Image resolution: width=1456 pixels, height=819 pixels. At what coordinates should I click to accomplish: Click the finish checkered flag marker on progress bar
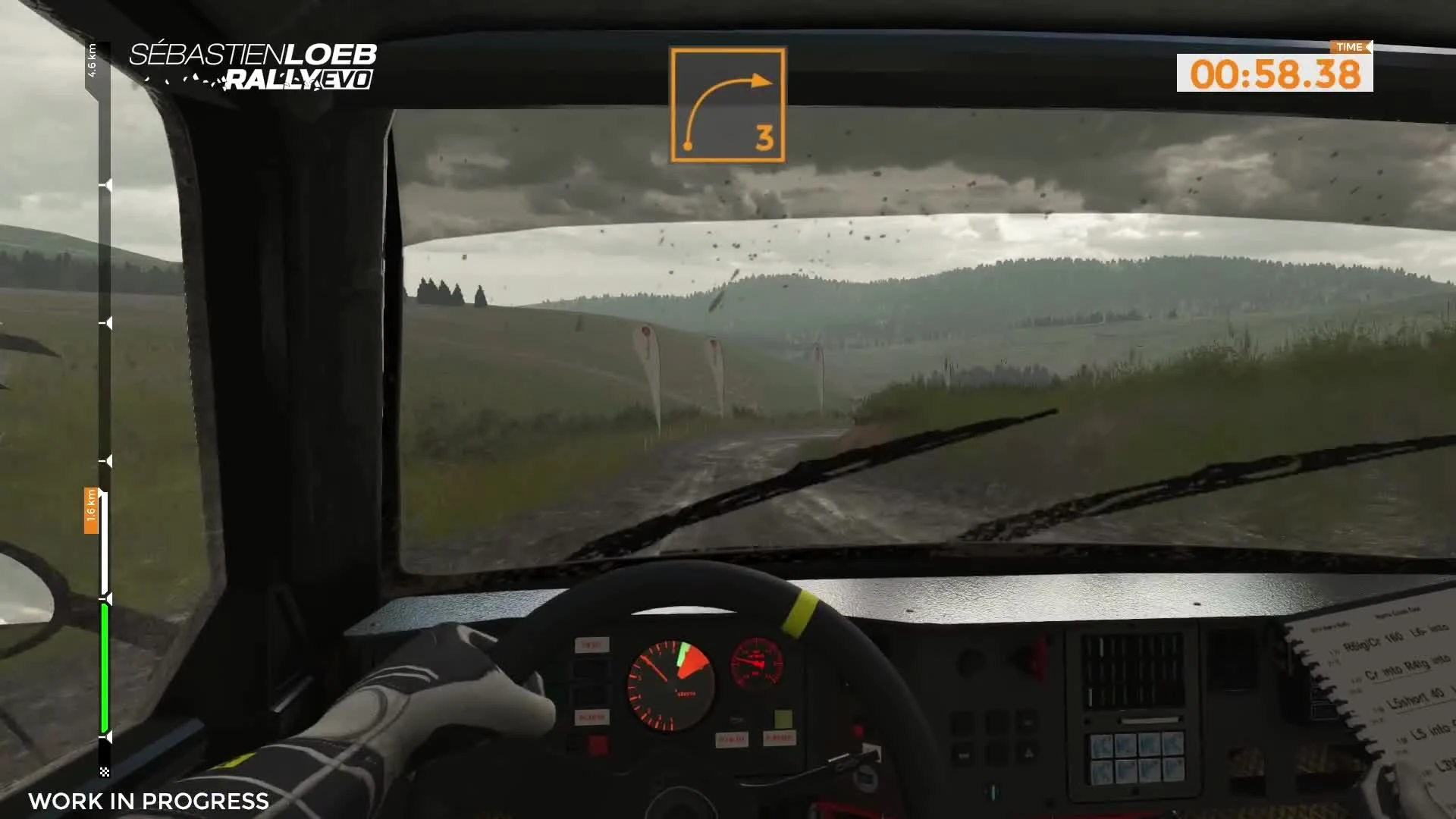click(x=104, y=773)
